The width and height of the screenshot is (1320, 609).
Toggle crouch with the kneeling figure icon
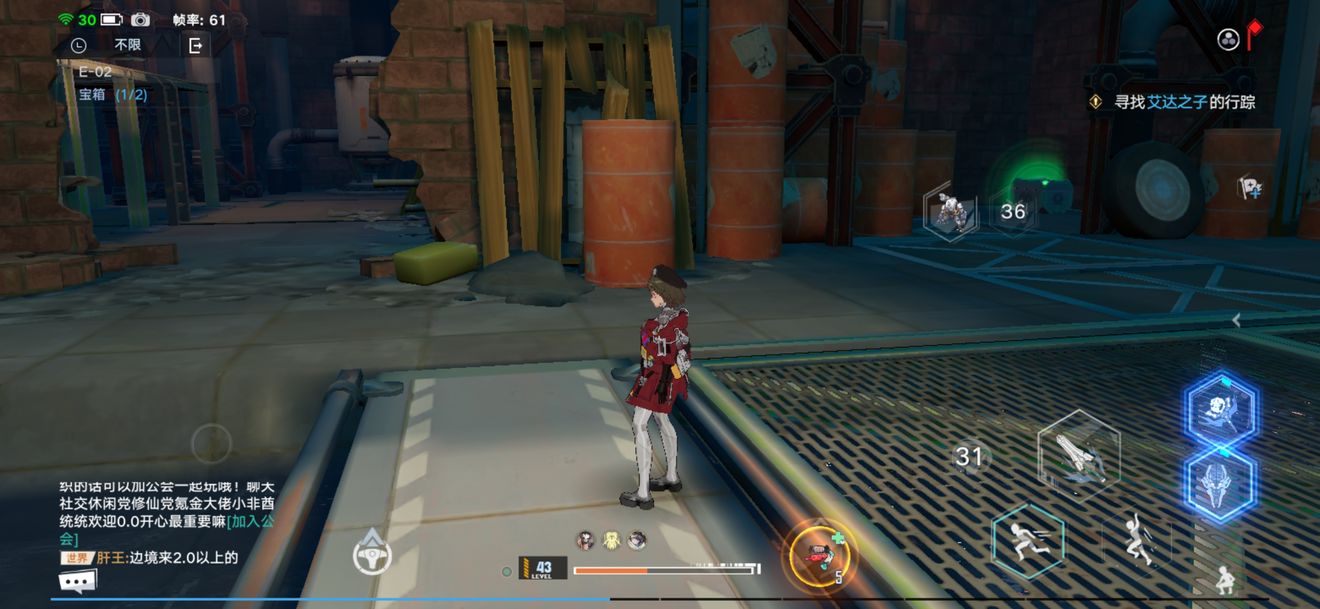tap(1223, 579)
